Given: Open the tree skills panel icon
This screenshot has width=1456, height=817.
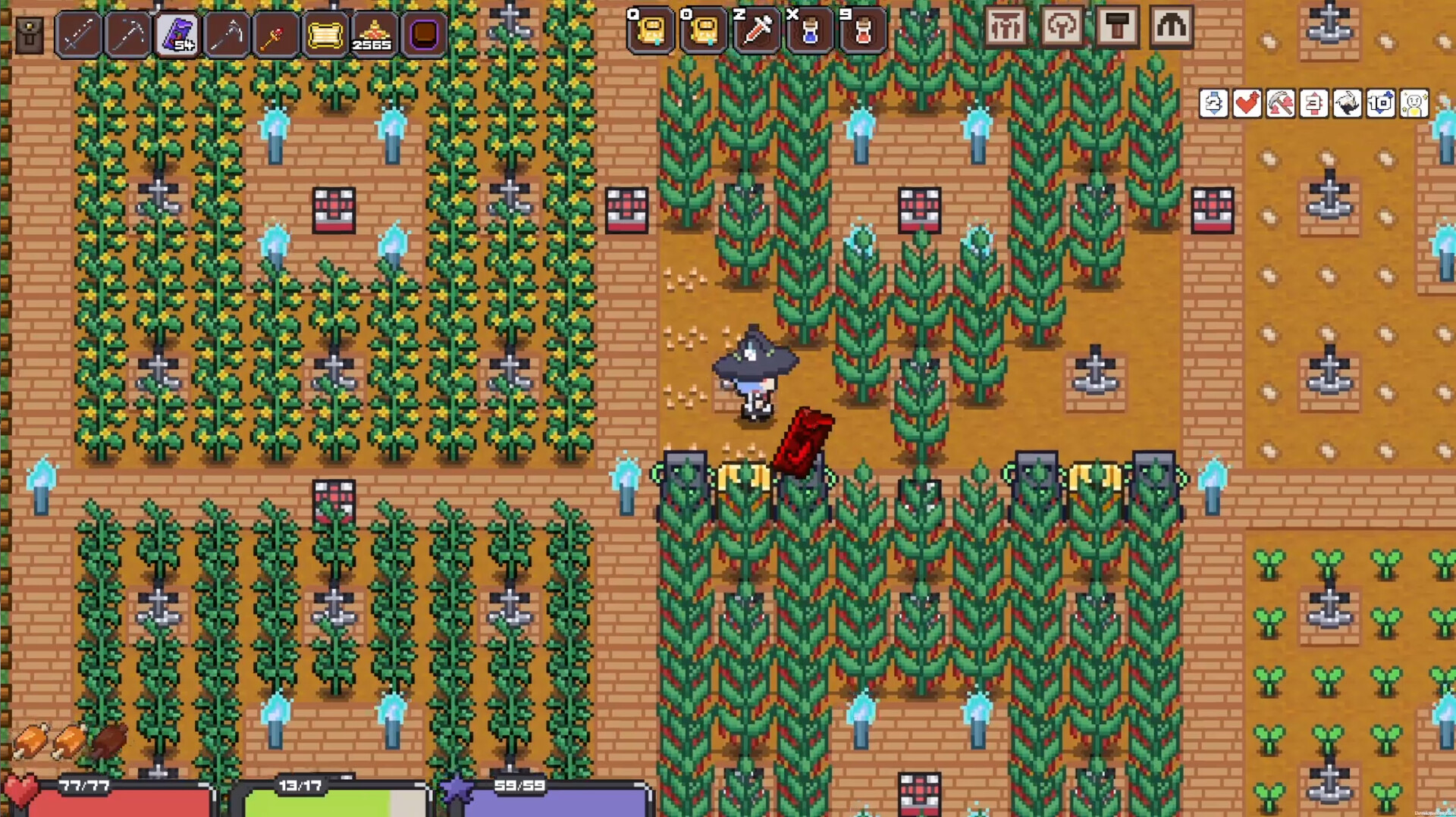Looking at the screenshot, I should (1063, 27).
